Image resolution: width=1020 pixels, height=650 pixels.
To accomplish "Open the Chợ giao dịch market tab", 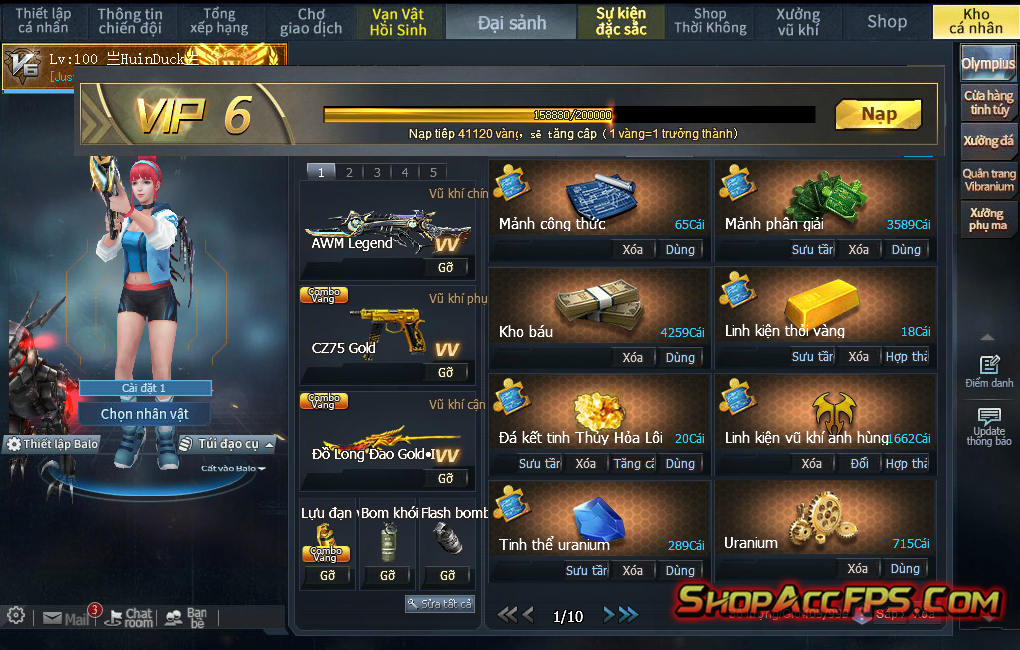I will [x=311, y=22].
